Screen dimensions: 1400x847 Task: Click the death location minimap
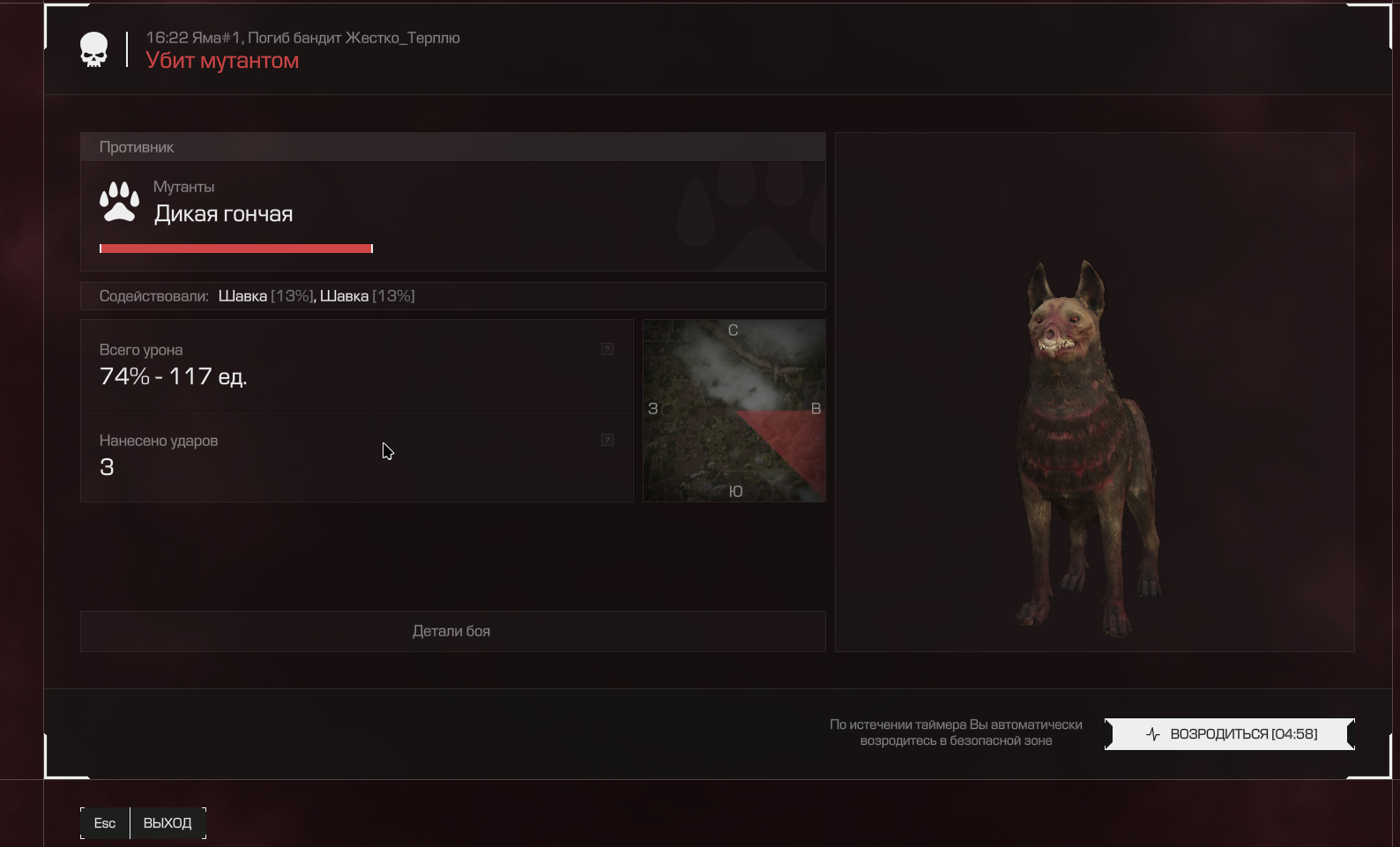[x=734, y=411]
